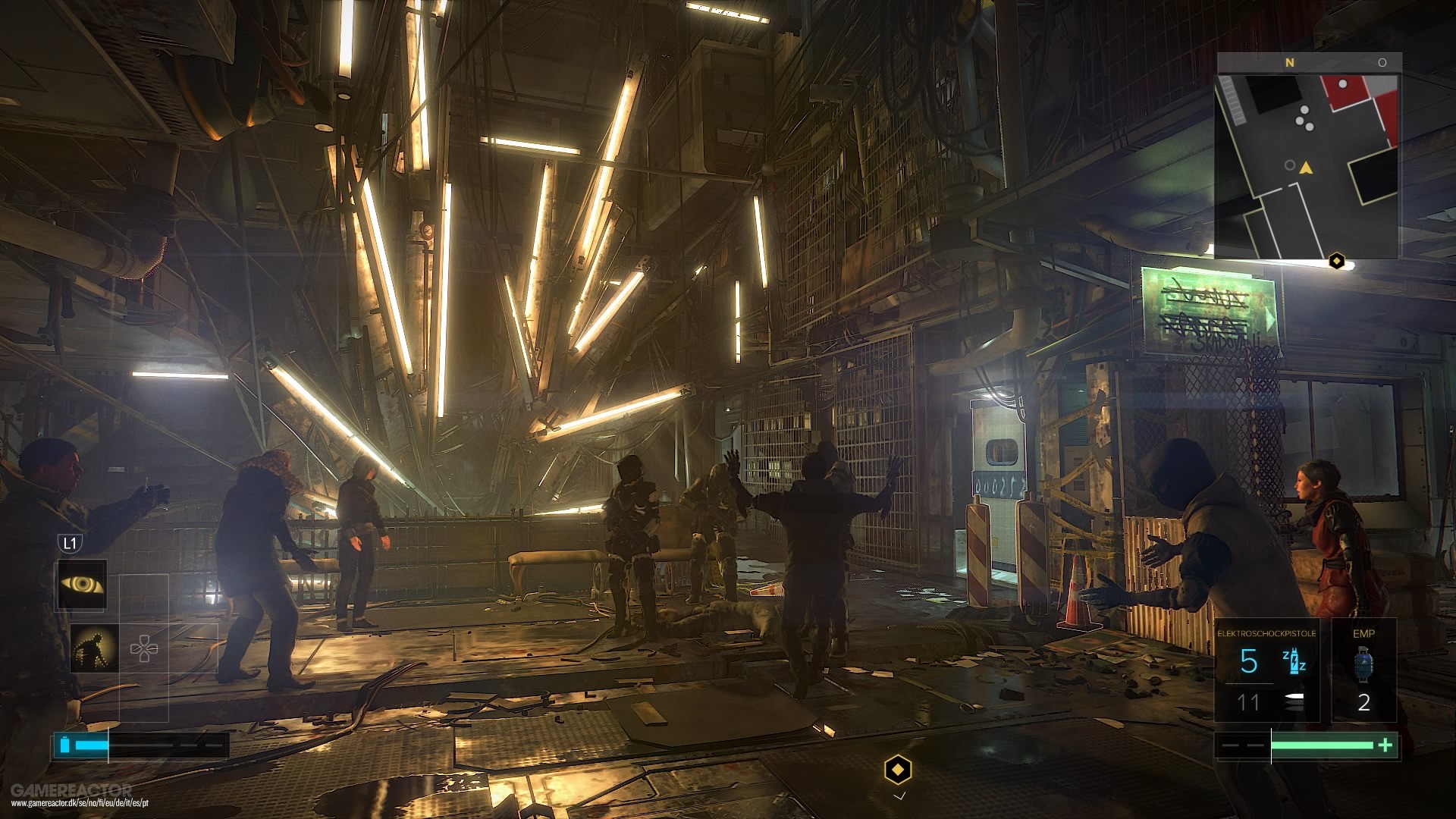Select the stun dart ammo icon
The image size is (1456, 819).
click(1294, 661)
